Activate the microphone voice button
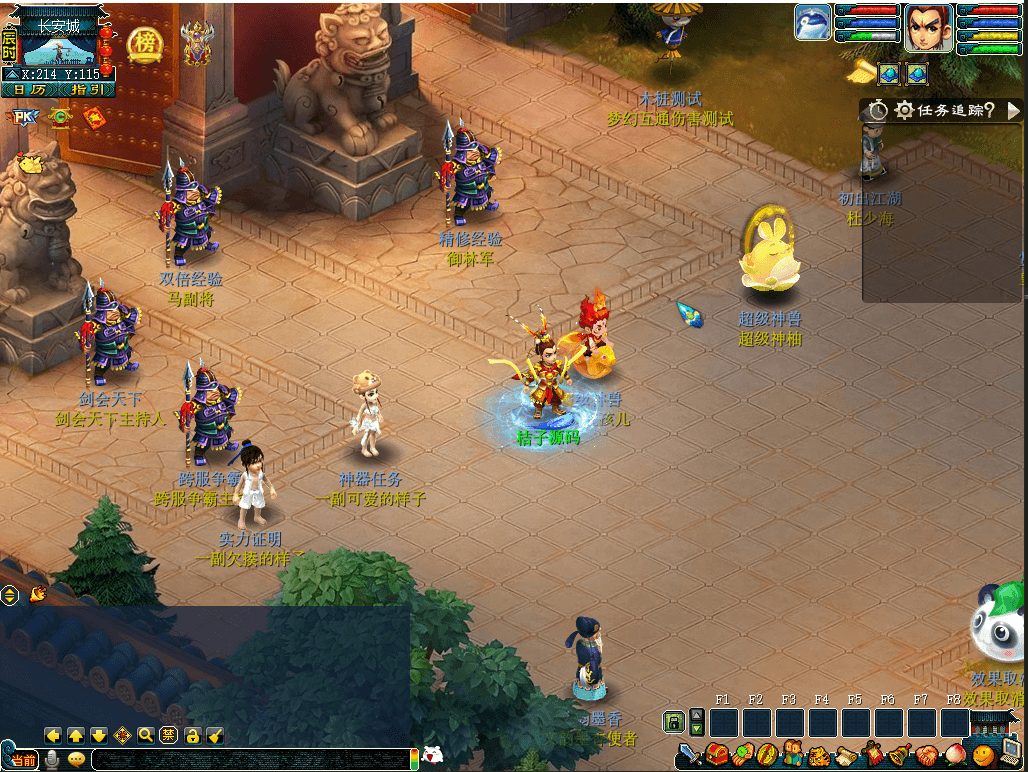 [52, 759]
